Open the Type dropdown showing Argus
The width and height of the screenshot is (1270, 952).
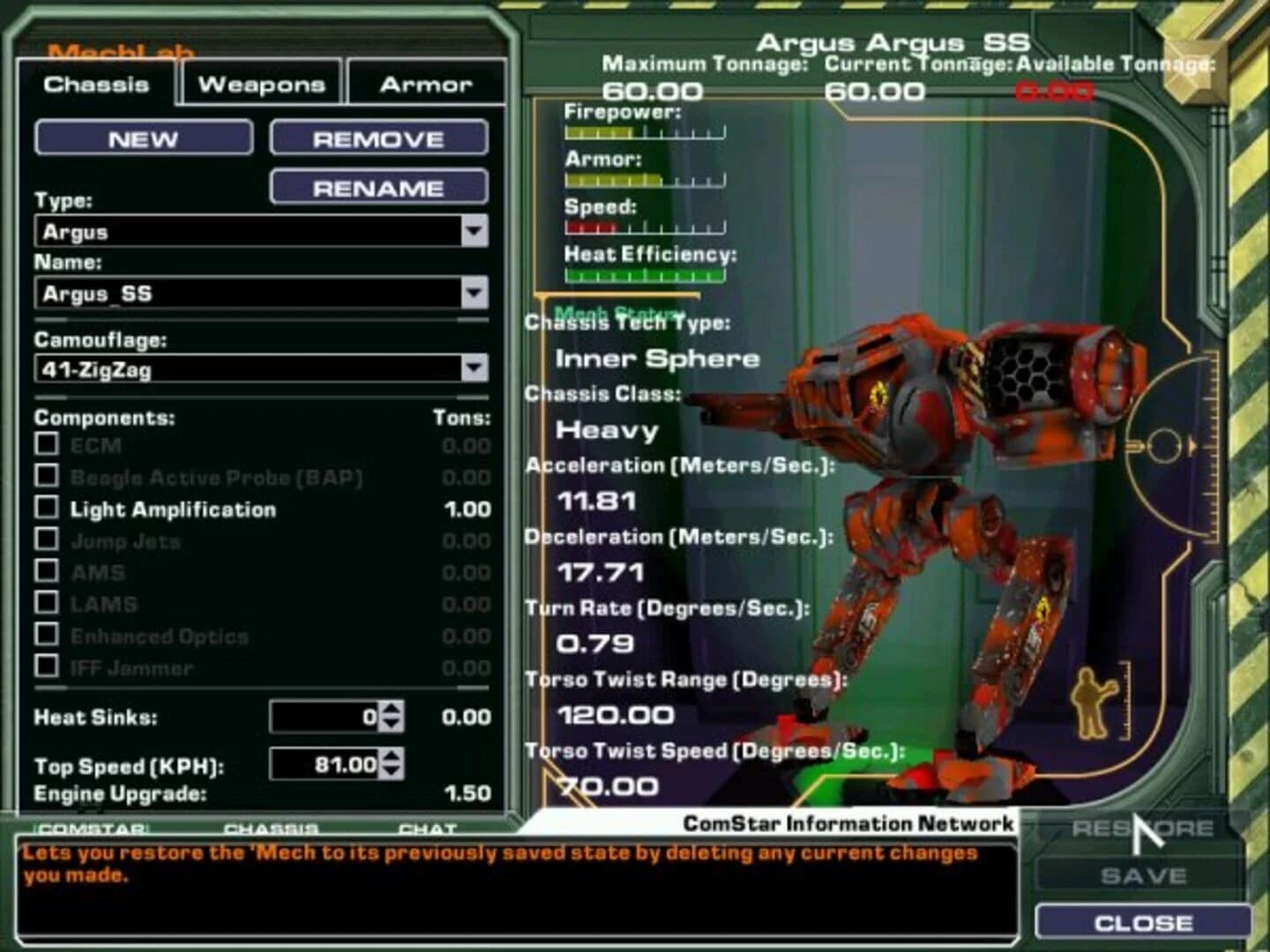[x=475, y=232]
